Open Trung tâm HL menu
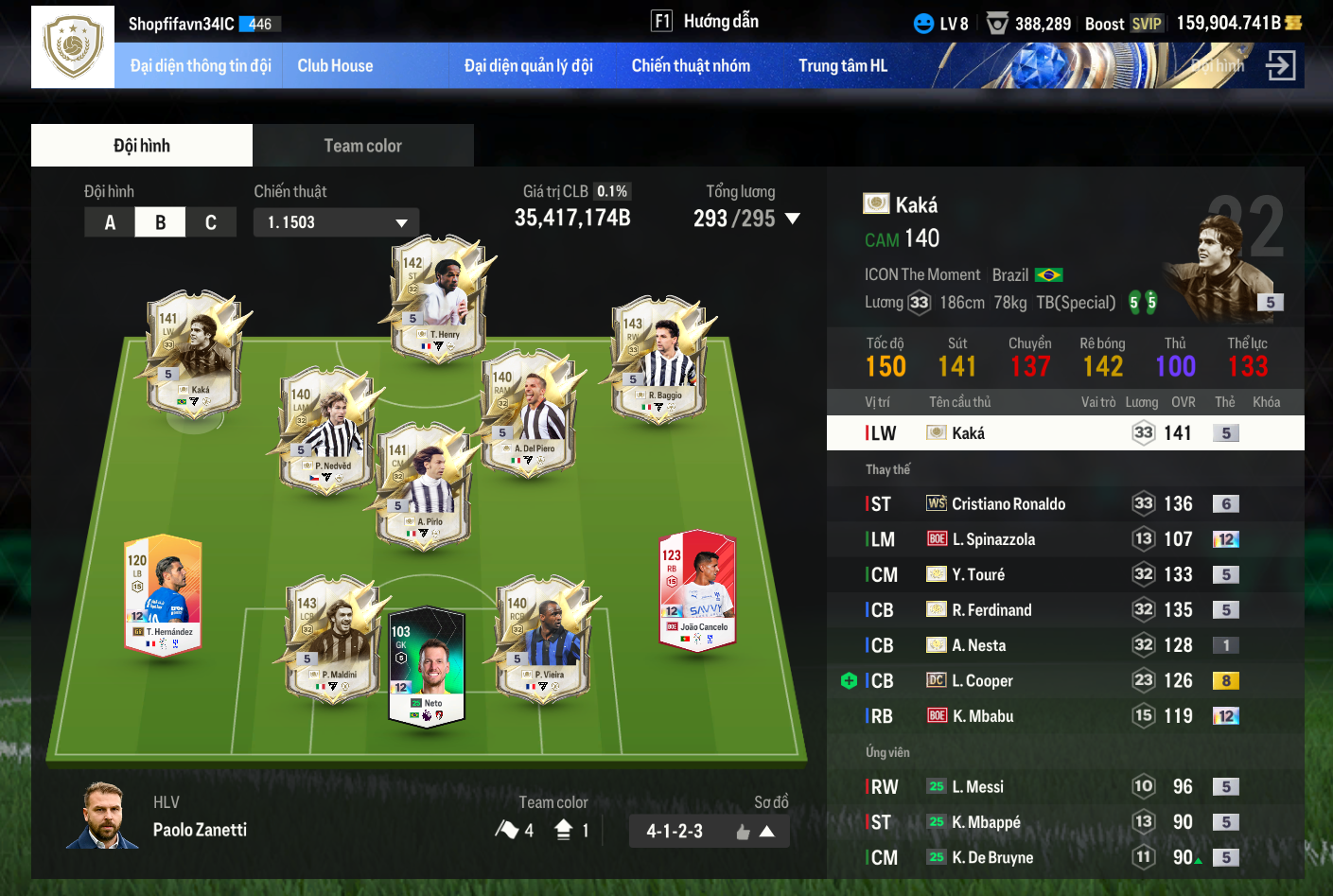1333x896 pixels. (842, 66)
